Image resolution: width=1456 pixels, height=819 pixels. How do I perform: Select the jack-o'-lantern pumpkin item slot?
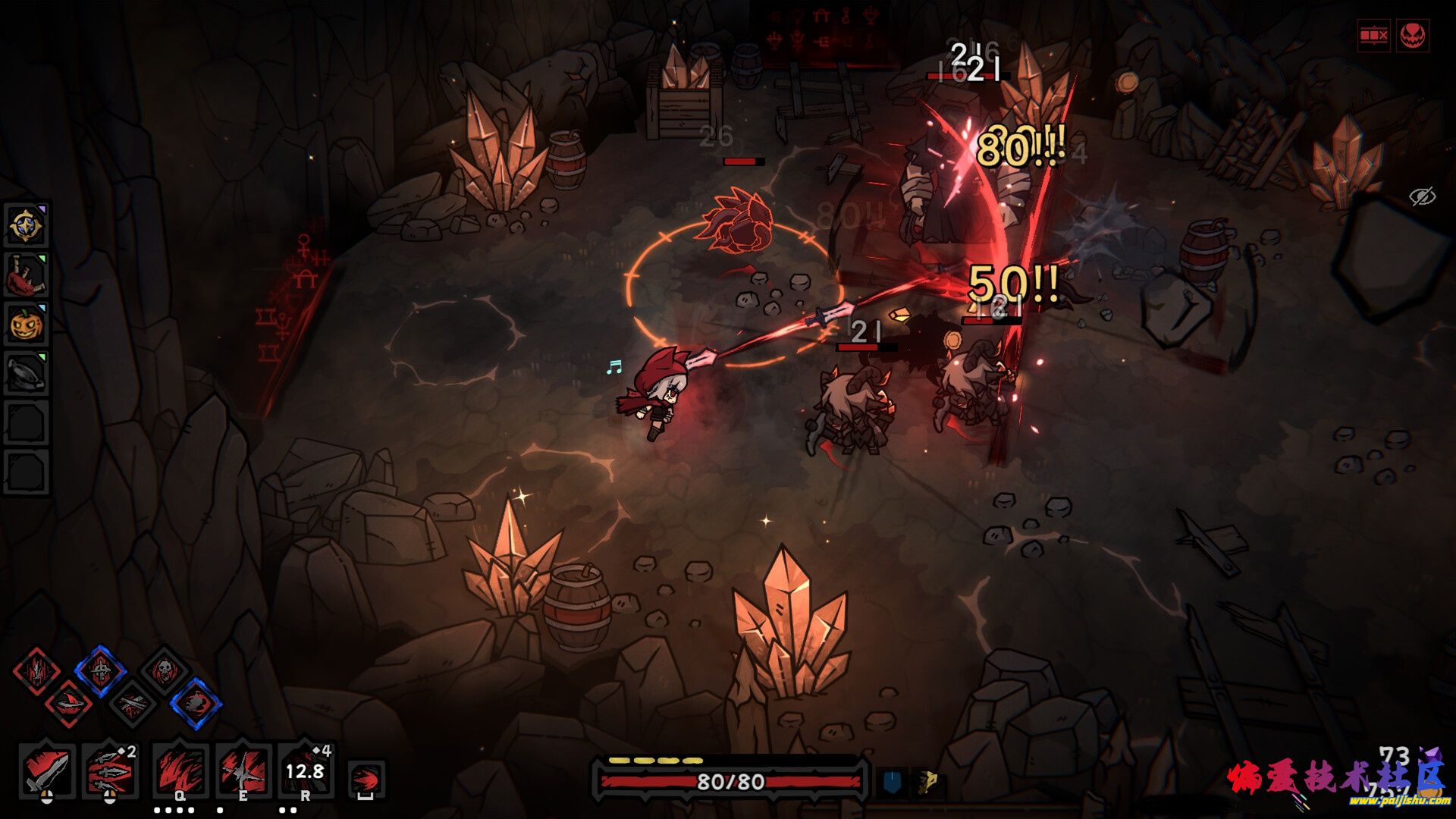pos(27,325)
